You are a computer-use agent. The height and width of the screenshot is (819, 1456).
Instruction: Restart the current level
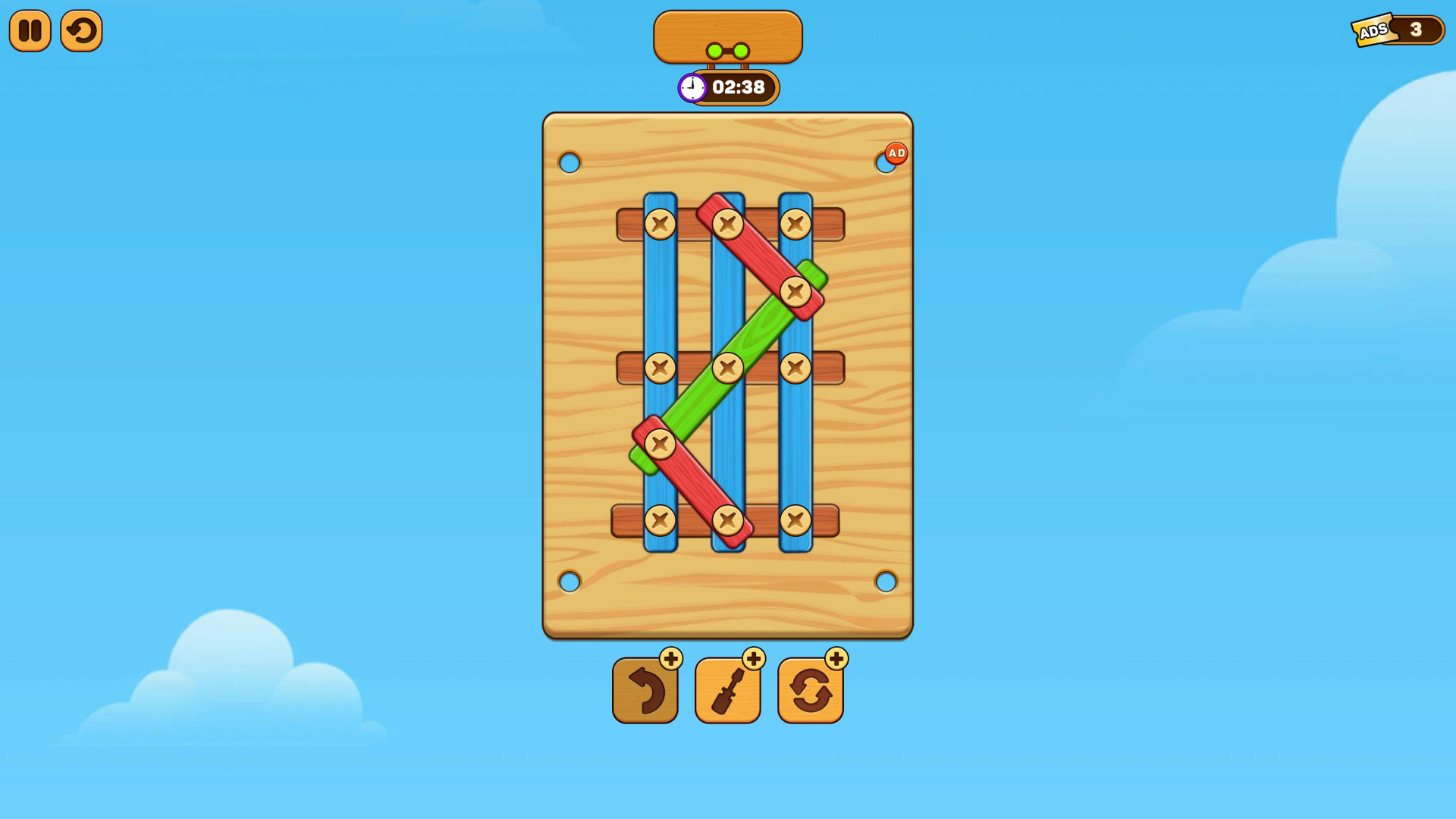pos(81,30)
